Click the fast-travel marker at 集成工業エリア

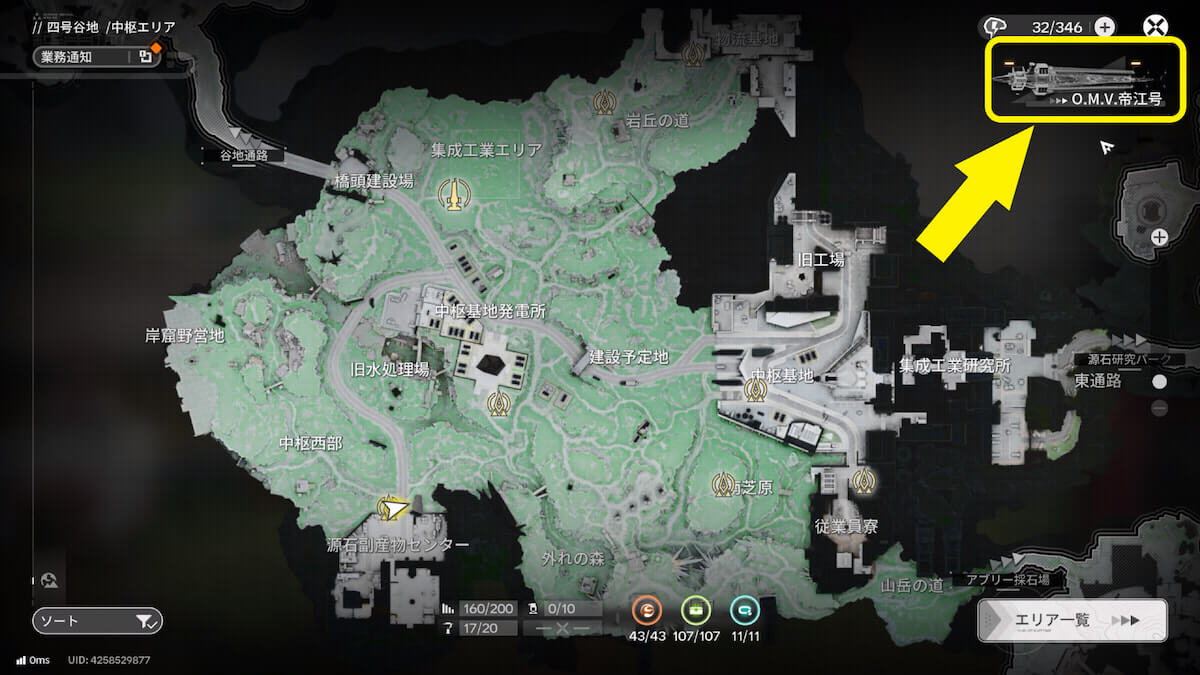click(454, 193)
